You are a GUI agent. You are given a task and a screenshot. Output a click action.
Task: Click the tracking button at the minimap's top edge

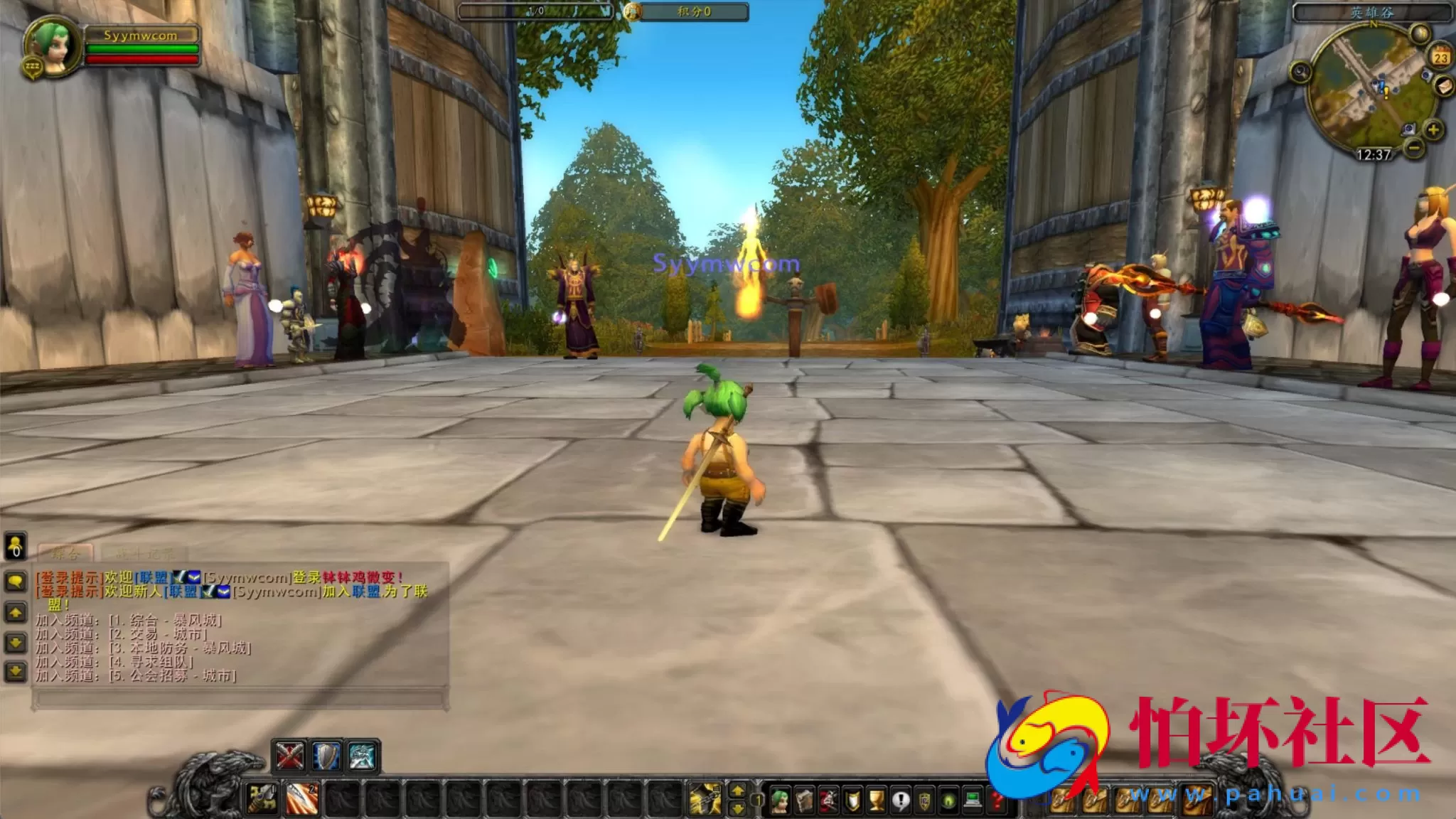click(x=1421, y=33)
